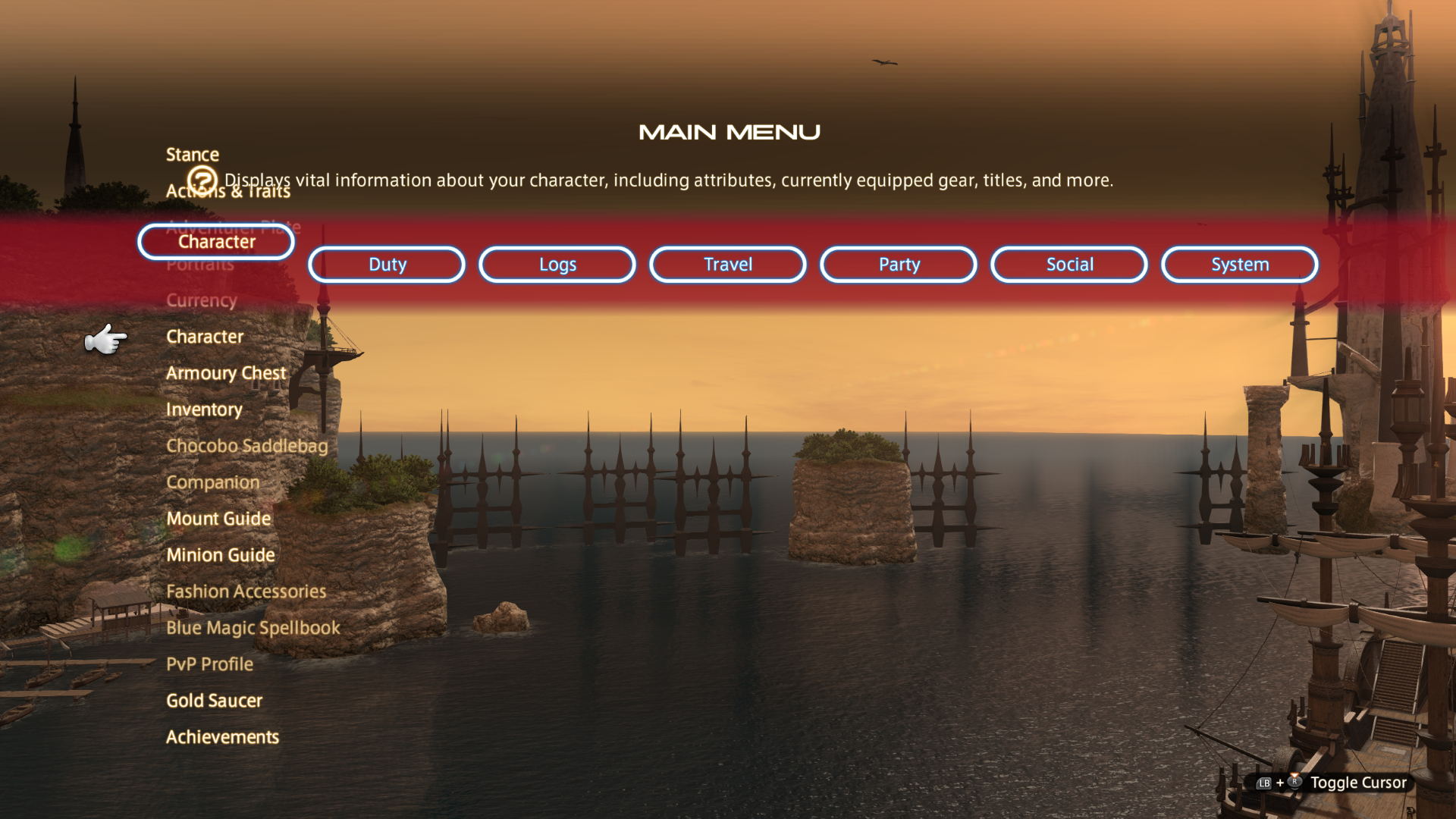The height and width of the screenshot is (819, 1456).
Task: Open the System menu
Action: (1239, 264)
